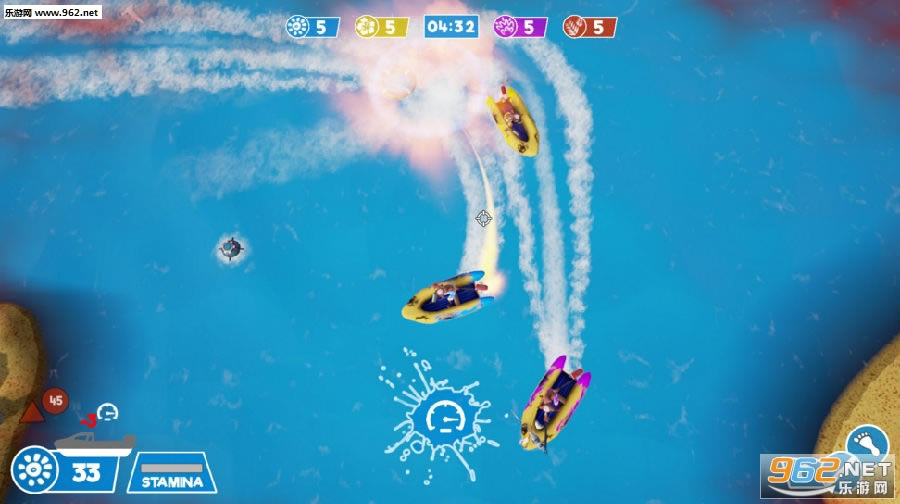Click the yellow team splat icon

(366, 27)
